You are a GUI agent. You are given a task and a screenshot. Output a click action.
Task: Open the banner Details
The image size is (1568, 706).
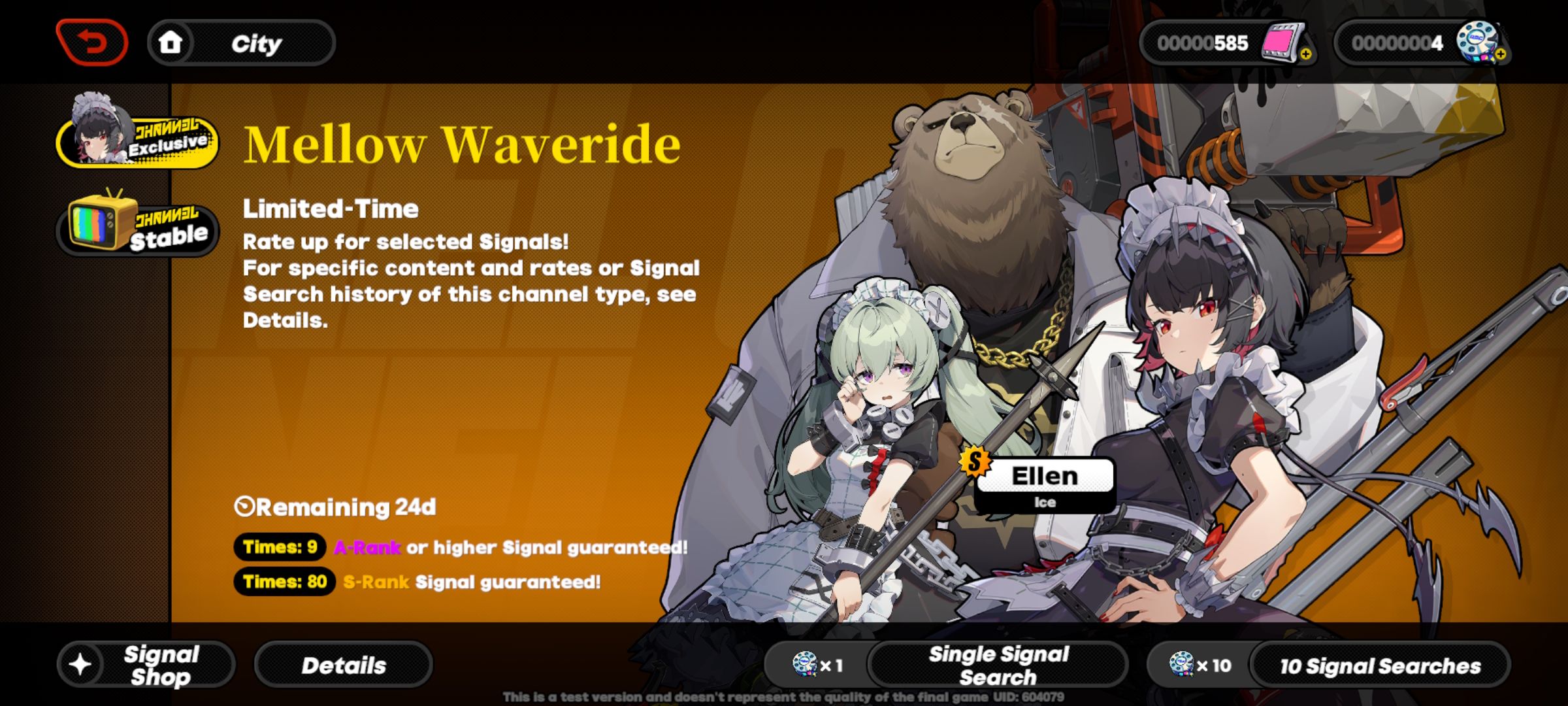tap(344, 665)
